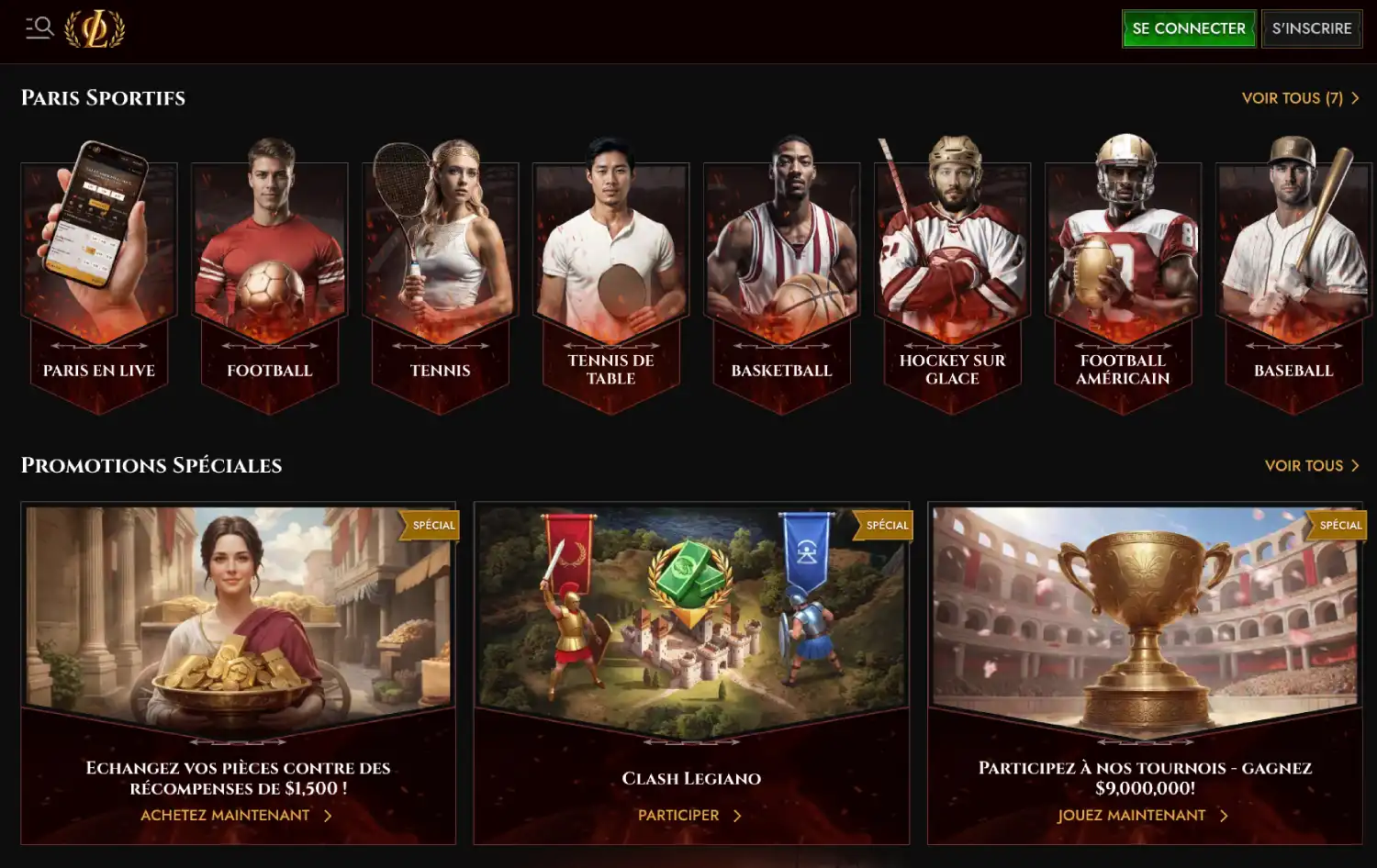Open the Hockey sur Glace tile
This screenshot has width=1377, height=868.
click(953, 275)
